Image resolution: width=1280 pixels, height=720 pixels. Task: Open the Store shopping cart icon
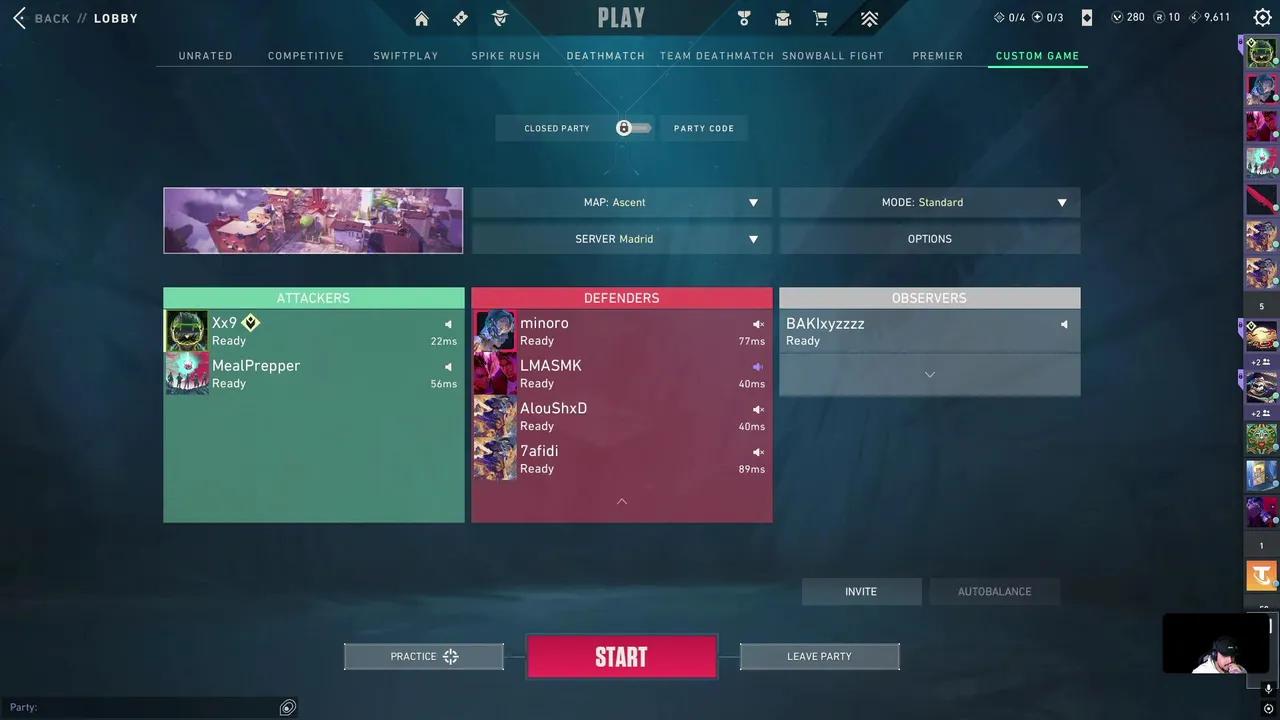tap(820, 18)
